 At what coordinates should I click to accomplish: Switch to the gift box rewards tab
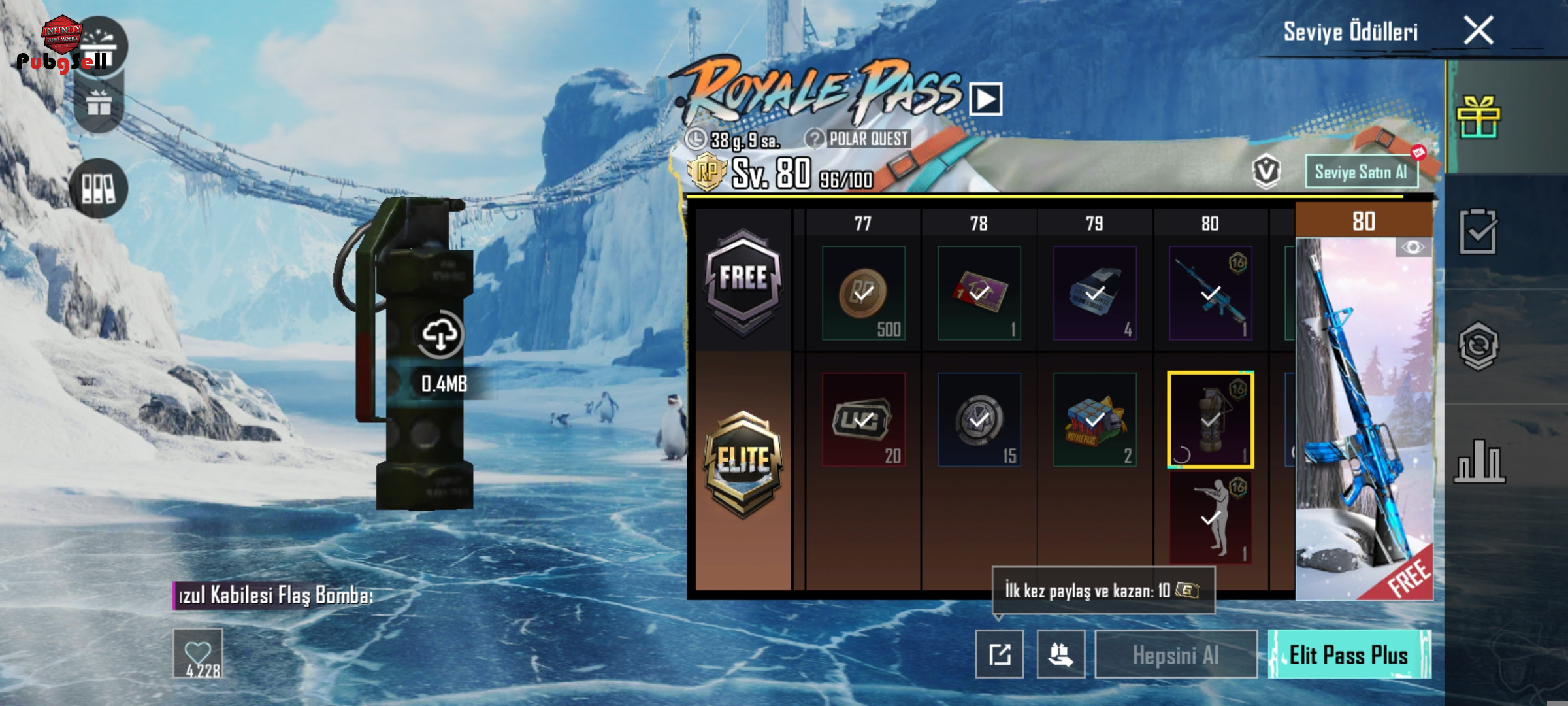(x=1478, y=118)
